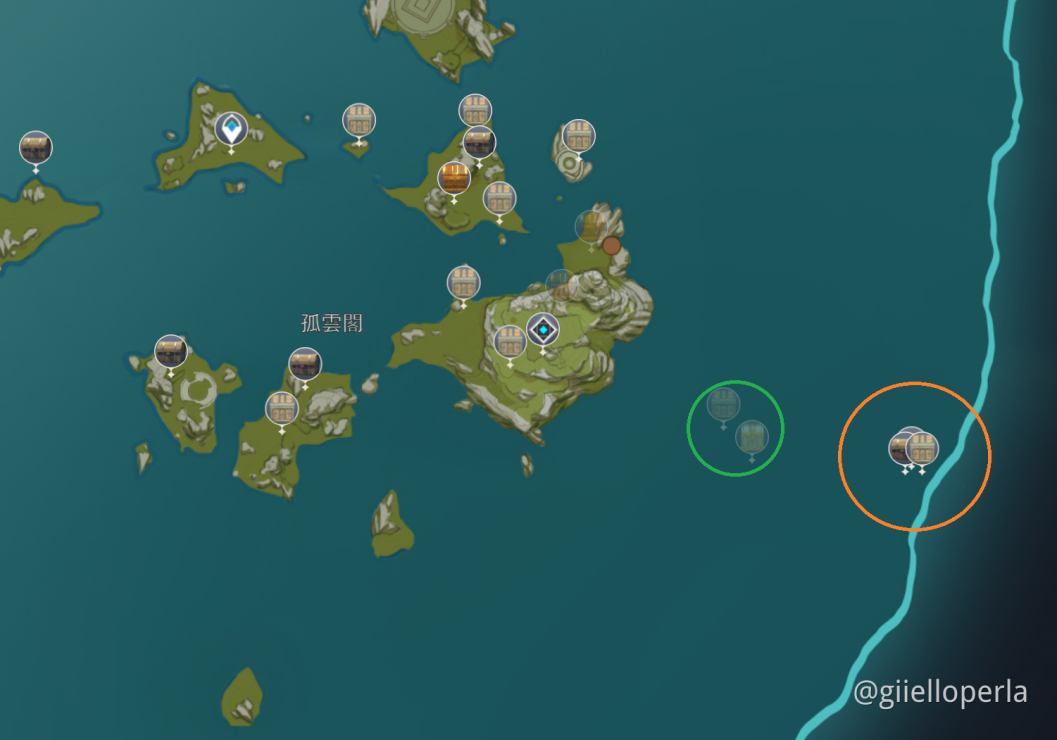Image resolution: width=1057 pixels, height=740 pixels.
Task: Select the bright golden chest marker
Action: coord(454,178)
